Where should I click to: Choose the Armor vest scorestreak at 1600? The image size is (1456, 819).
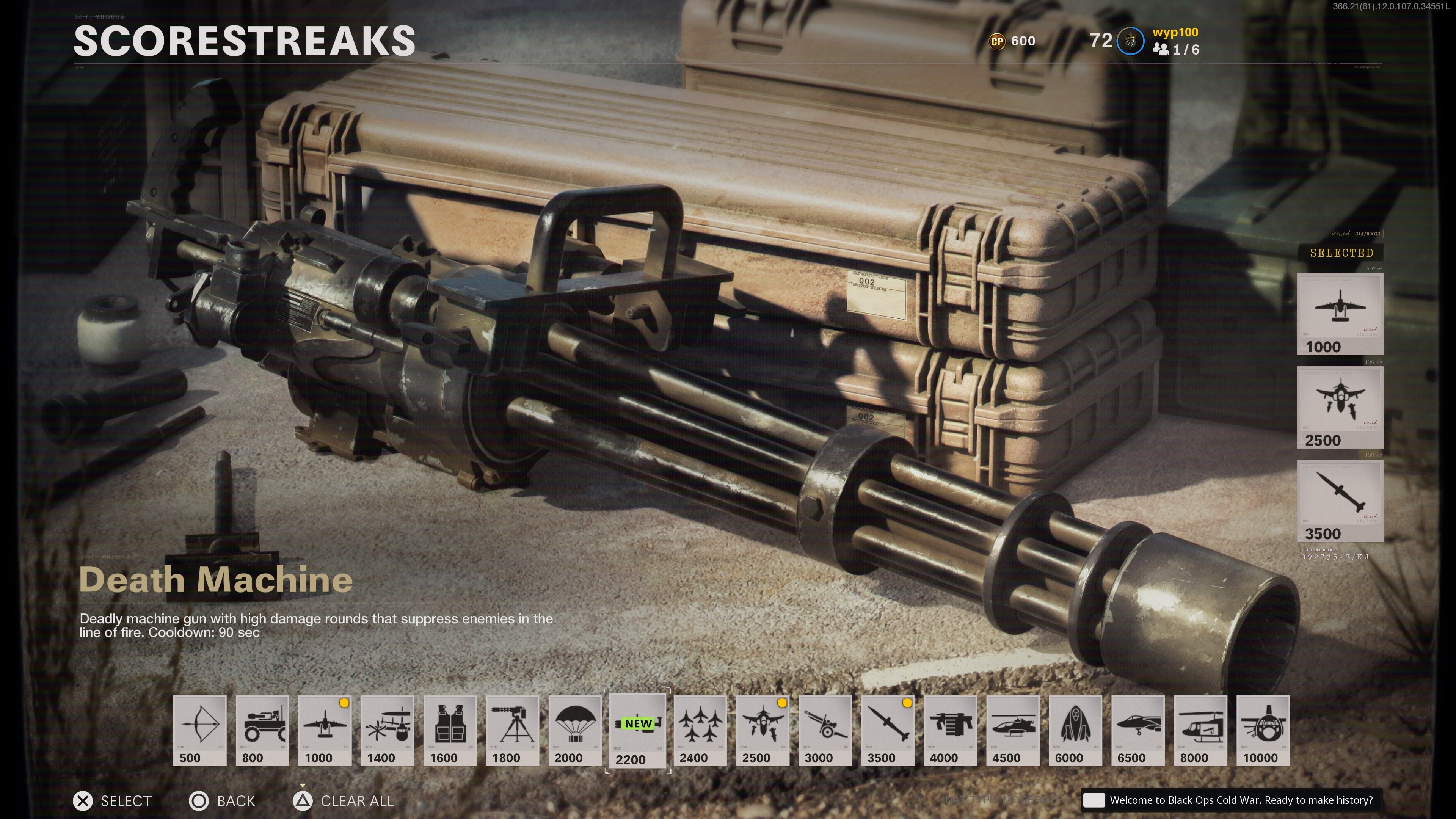click(x=450, y=730)
